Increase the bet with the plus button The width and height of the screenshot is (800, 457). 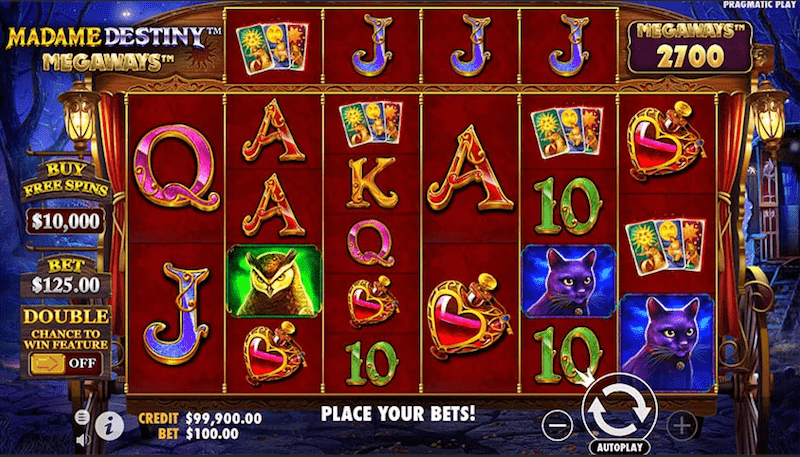coord(681,425)
